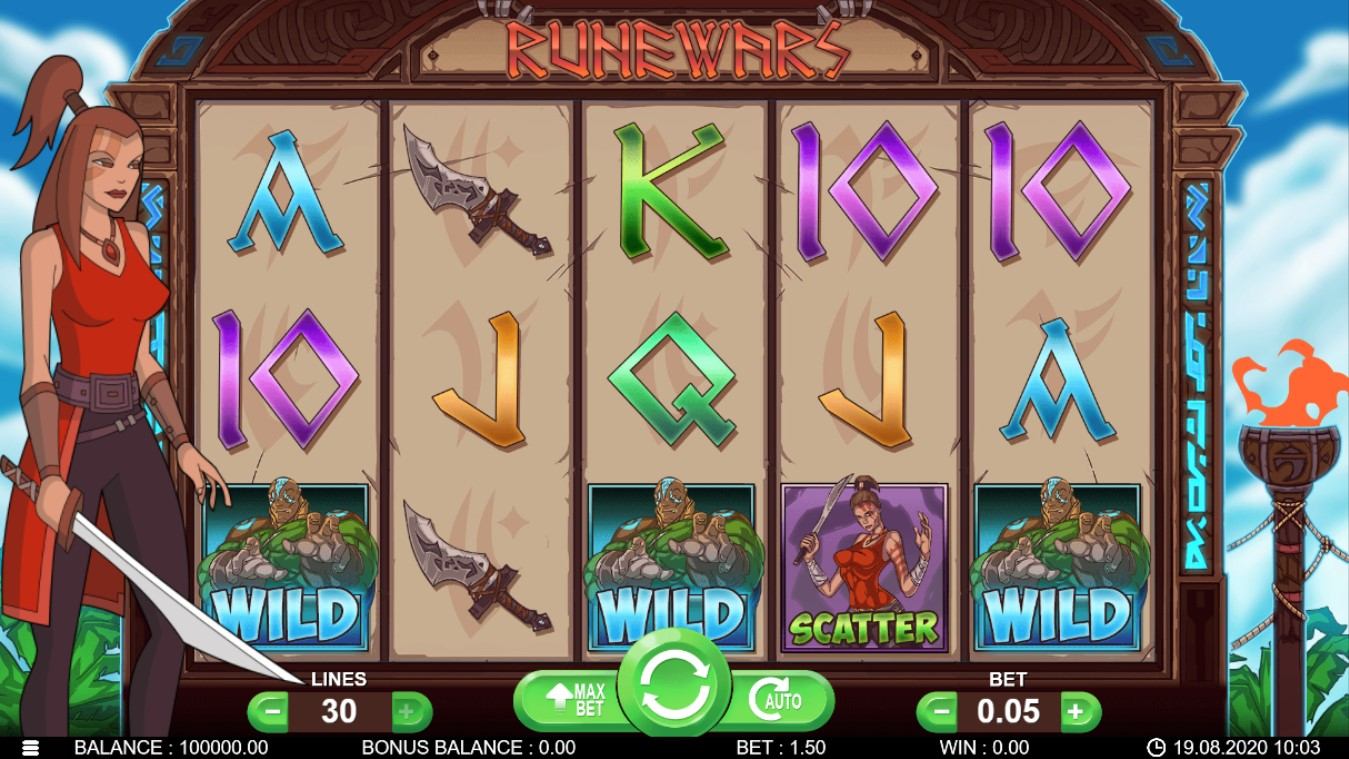Screen dimensions: 1349x759
Task: Start Auto spin mode
Action: pyautogui.click(x=779, y=701)
